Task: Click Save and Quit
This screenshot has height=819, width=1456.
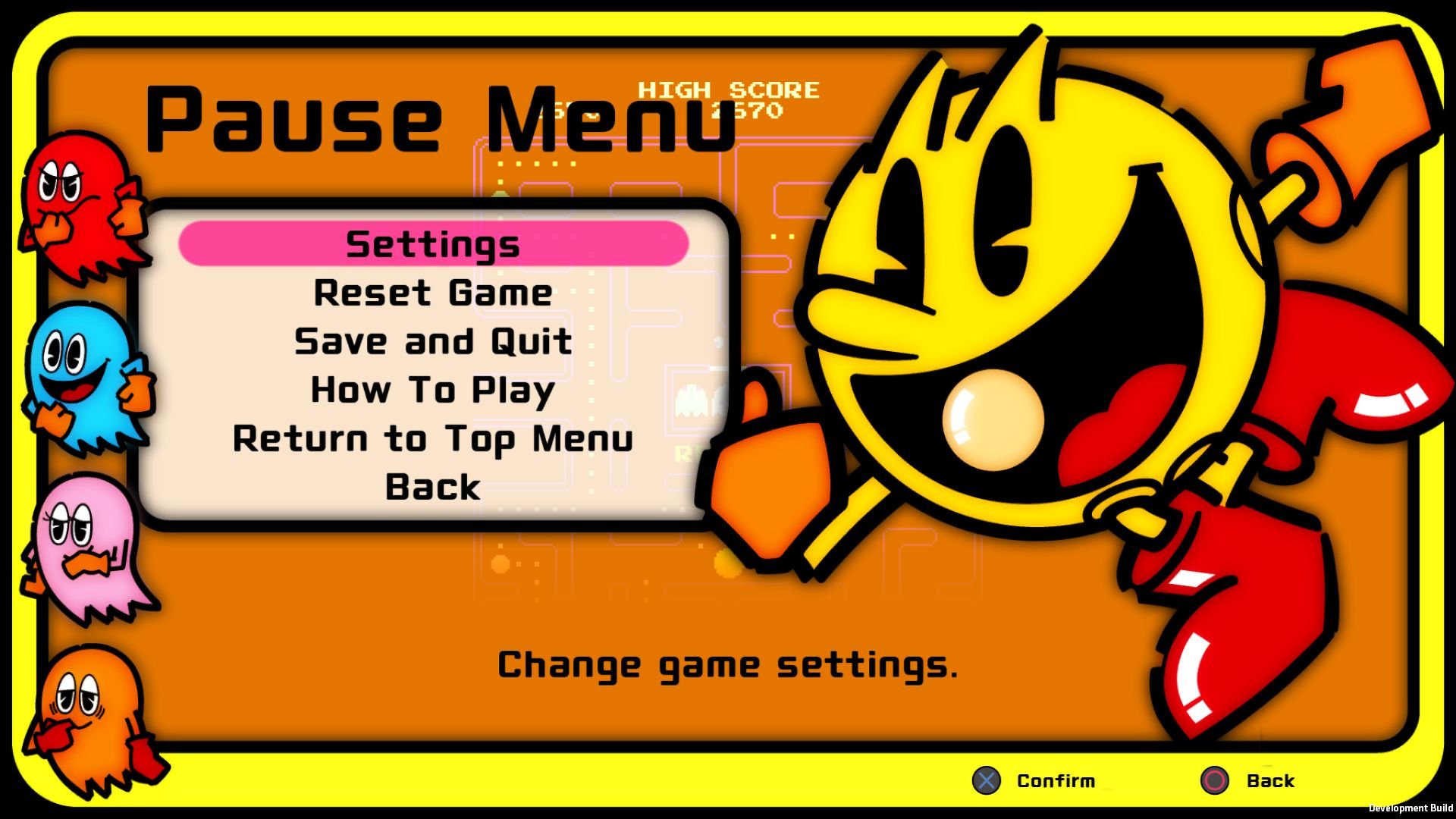Action: point(431,341)
